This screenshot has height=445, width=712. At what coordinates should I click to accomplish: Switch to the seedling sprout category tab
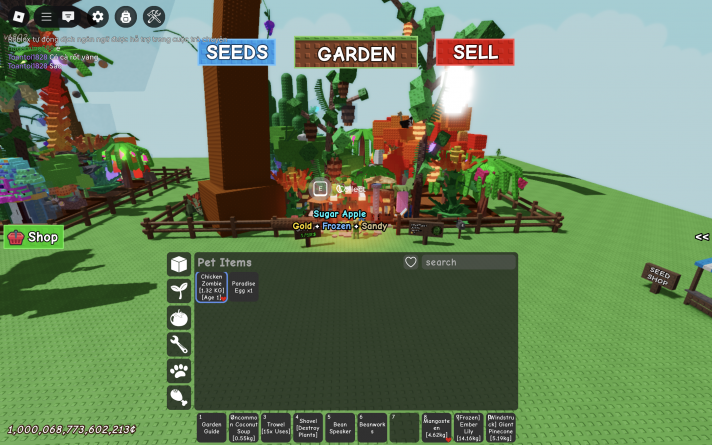[x=179, y=291]
